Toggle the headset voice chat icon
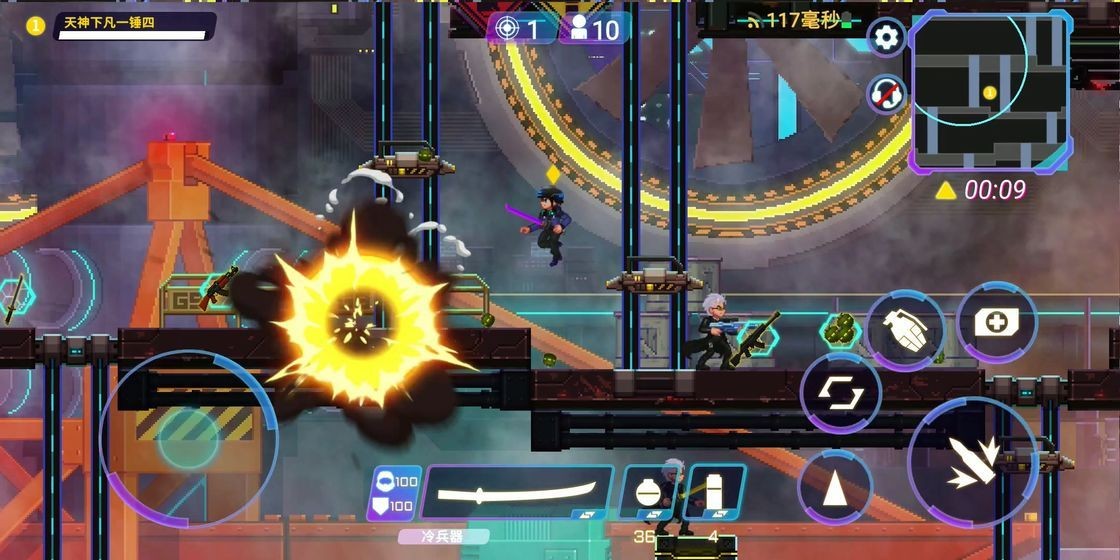The height and width of the screenshot is (560, 1120). (x=885, y=94)
